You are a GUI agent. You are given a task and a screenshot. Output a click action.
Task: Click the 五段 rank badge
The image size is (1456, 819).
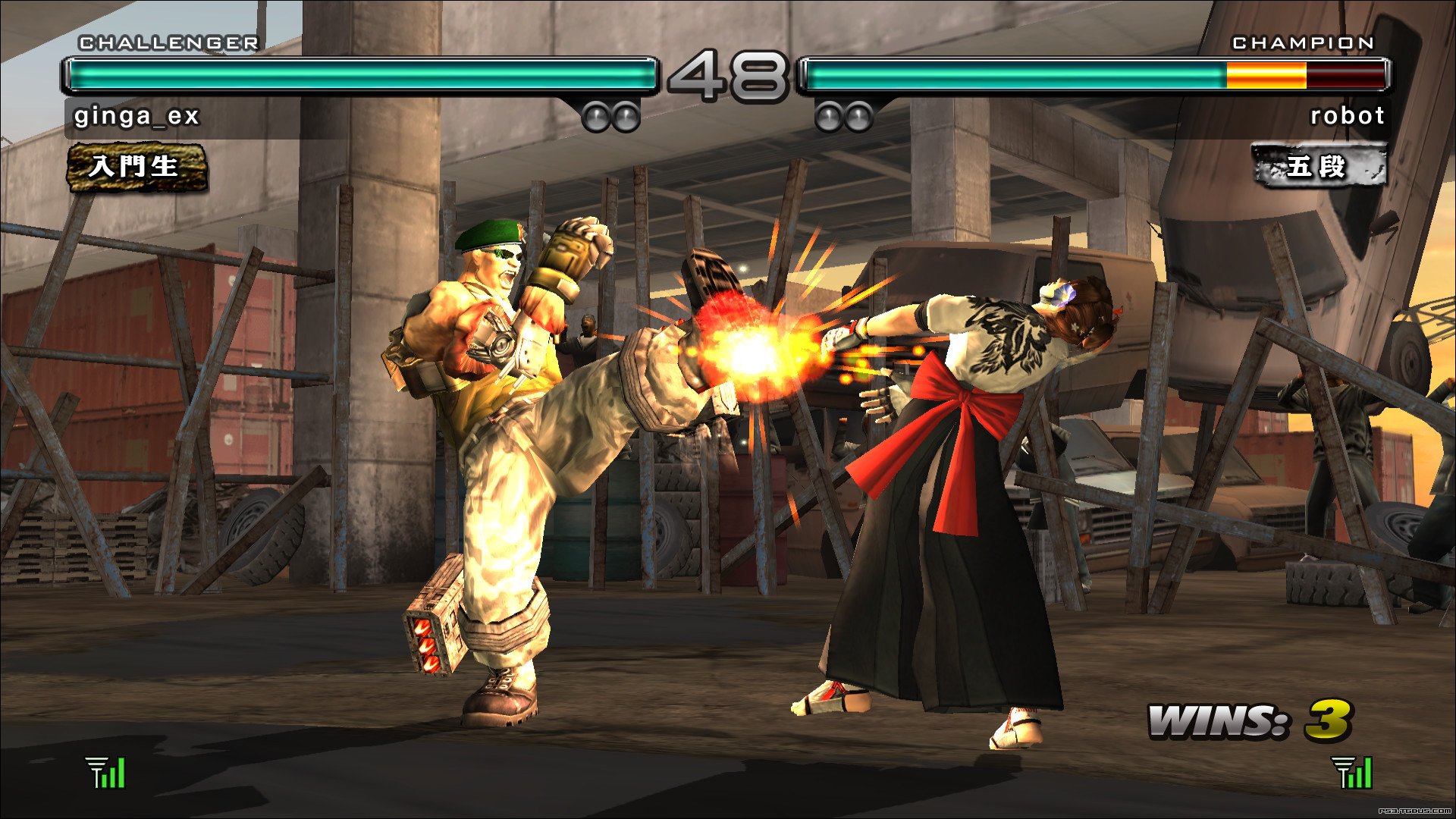[1318, 166]
